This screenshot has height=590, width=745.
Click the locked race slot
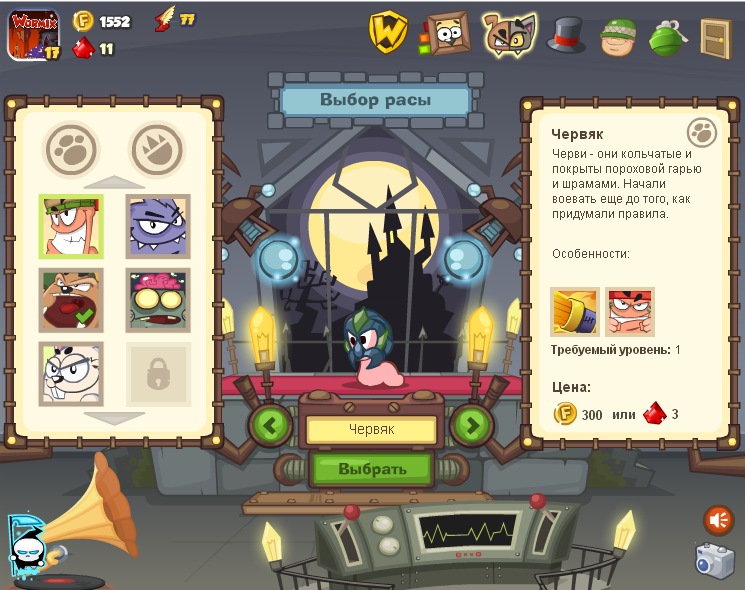pos(158,374)
